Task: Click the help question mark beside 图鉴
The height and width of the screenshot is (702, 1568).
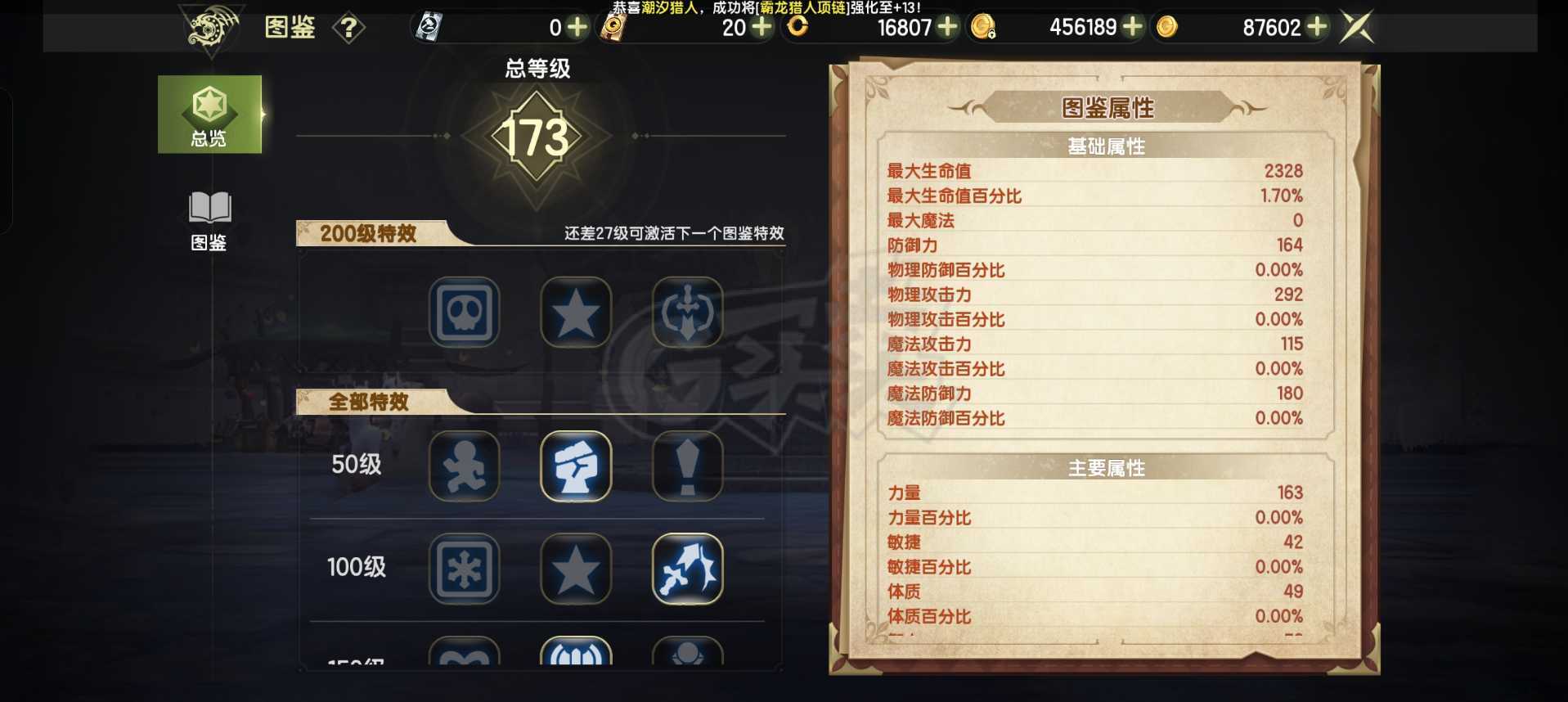Action: [x=350, y=28]
